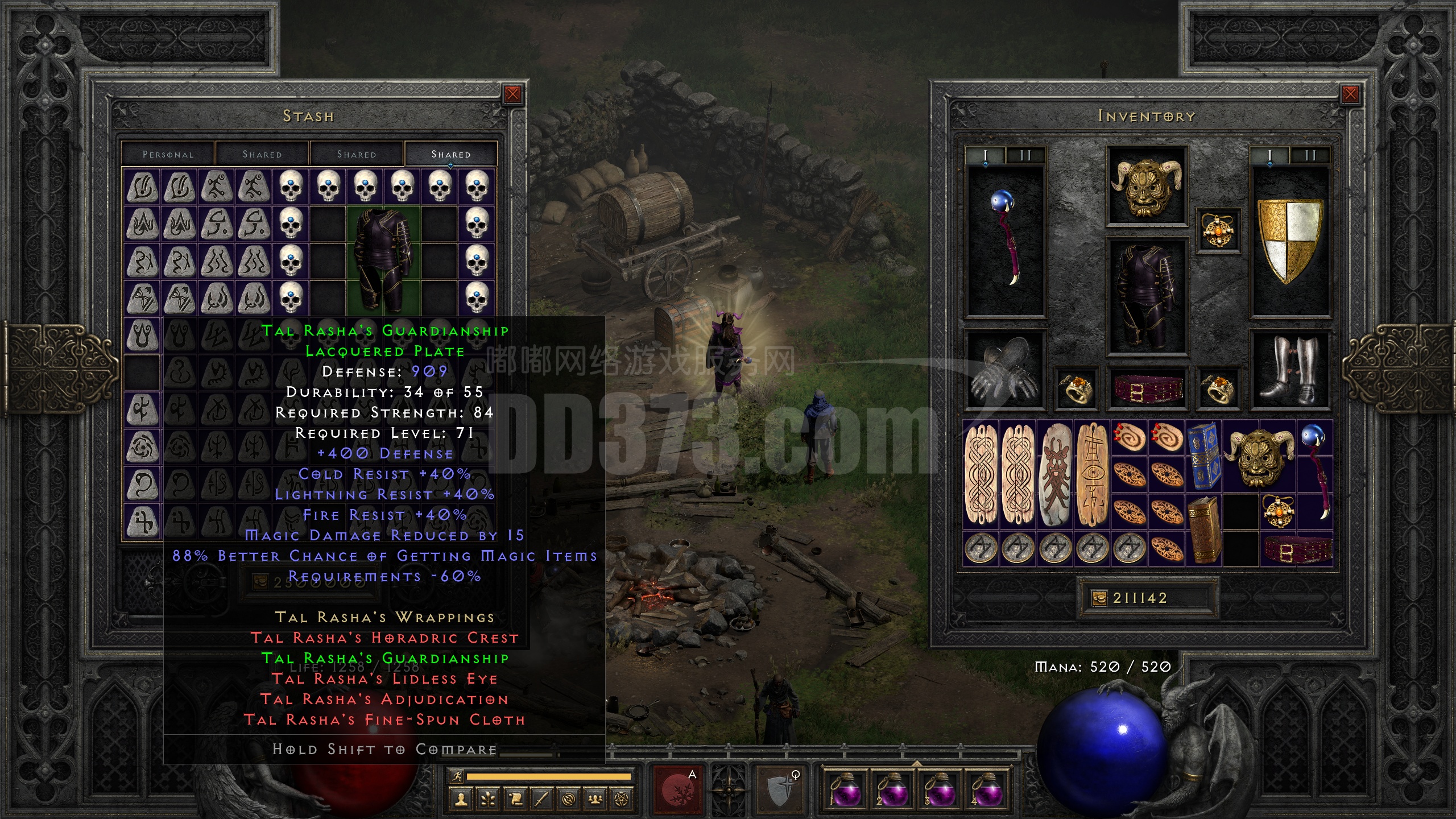Select the white charm with red figure
The width and height of the screenshot is (1456, 819).
pyautogui.click(x=1056, y=474)
